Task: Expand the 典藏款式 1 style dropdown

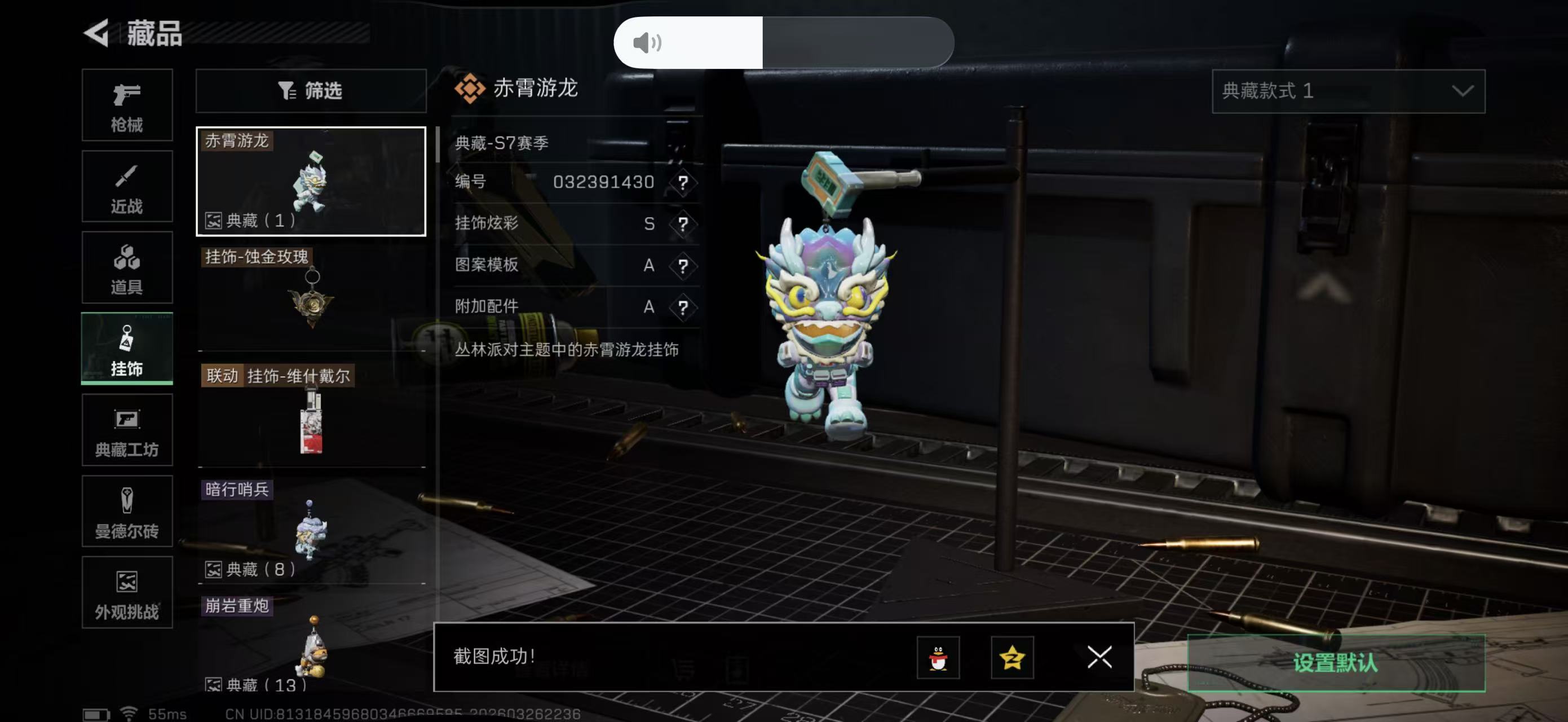Action: pyautogui.click(x=1347, y=92)
